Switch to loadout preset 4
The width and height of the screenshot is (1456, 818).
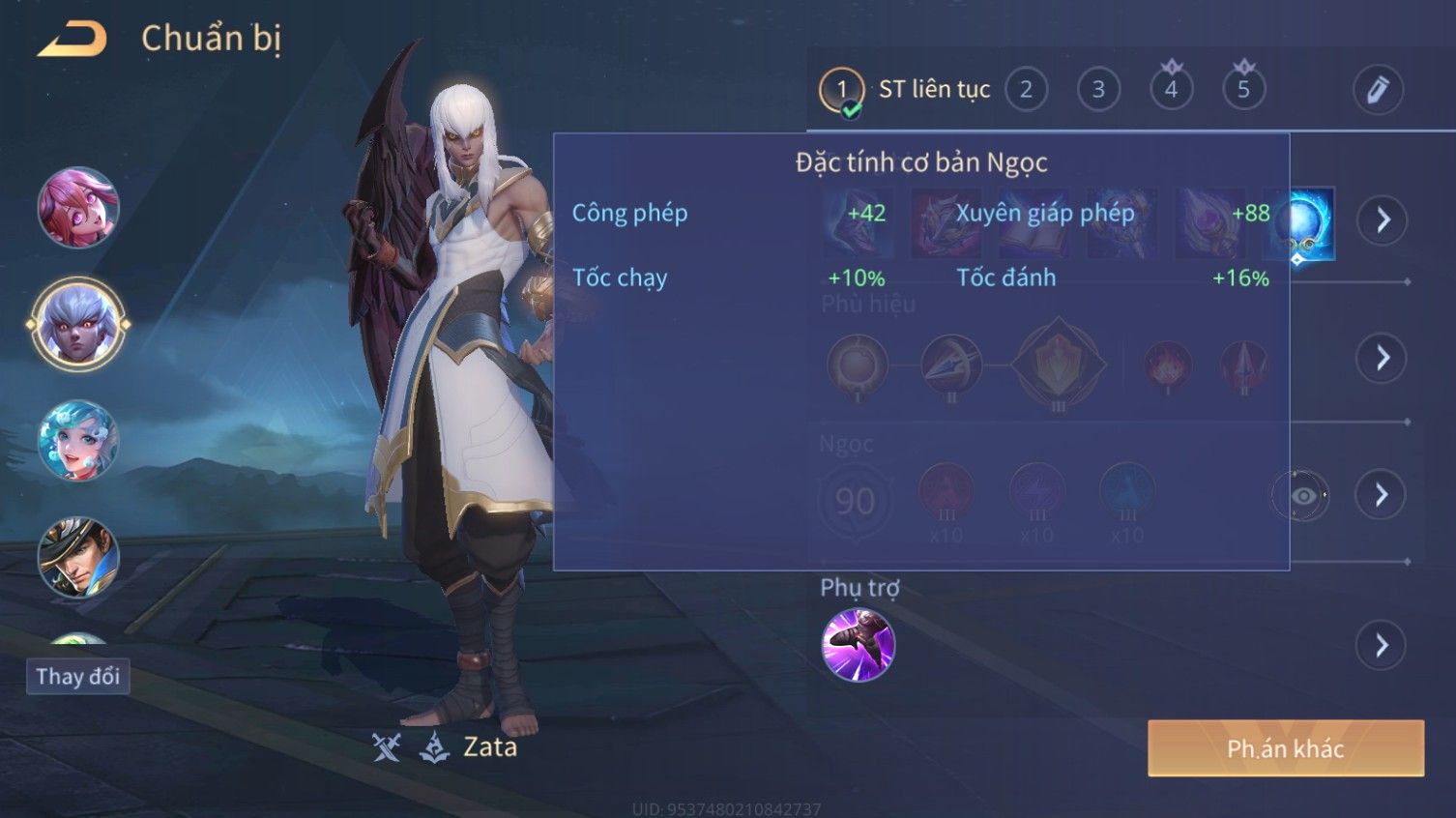[x=1171, y=90]
